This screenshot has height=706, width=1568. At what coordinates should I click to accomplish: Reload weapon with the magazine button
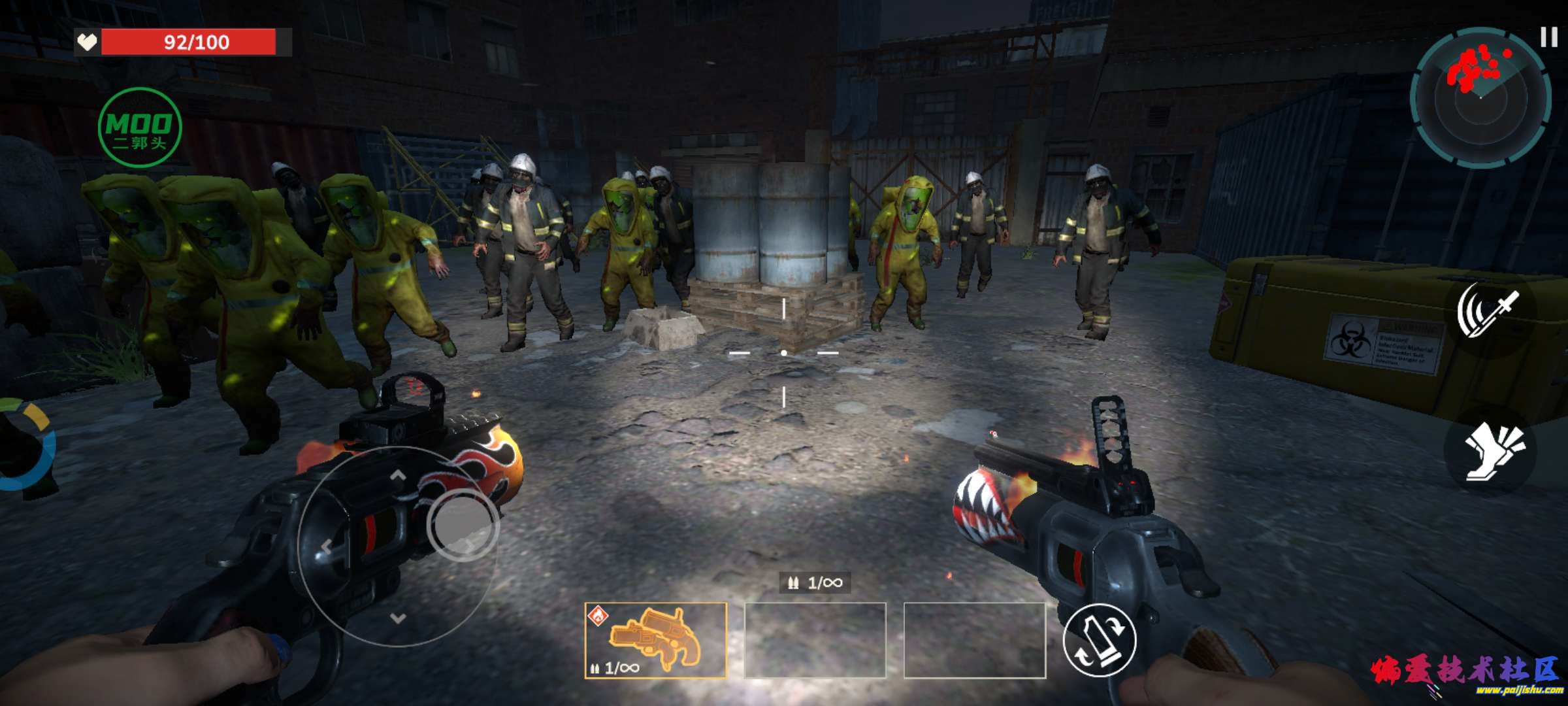pos(1100,640)
